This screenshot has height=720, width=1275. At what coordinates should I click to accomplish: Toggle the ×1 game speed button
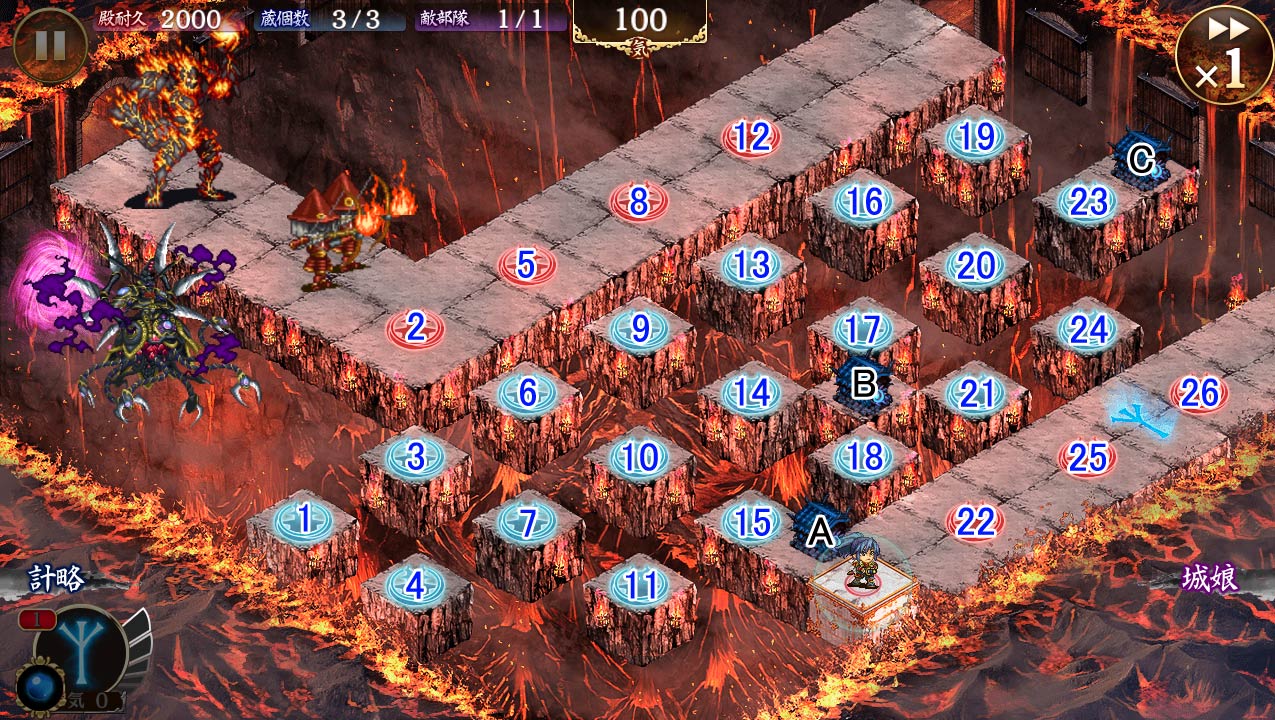coord(1224,52)
